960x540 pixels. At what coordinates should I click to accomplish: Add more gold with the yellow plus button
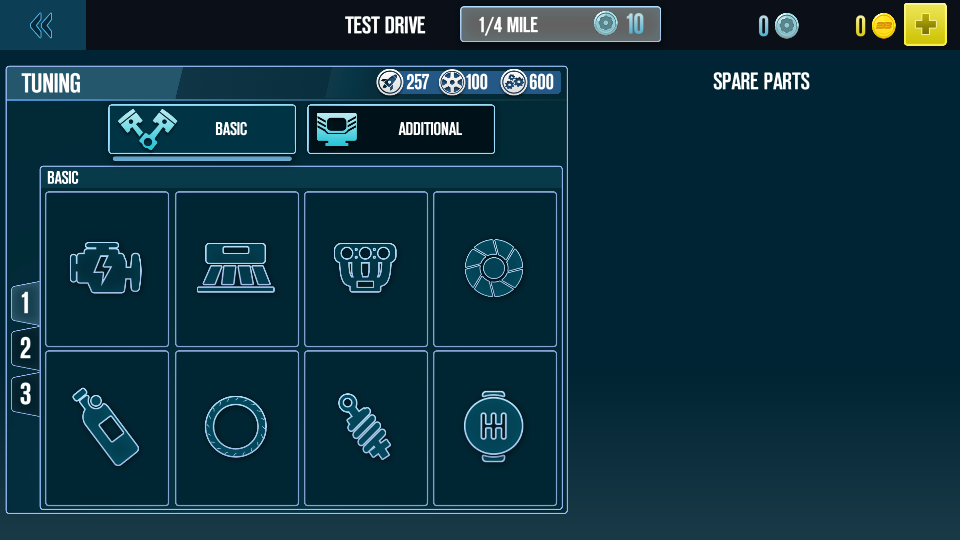[x=925, y=25]
